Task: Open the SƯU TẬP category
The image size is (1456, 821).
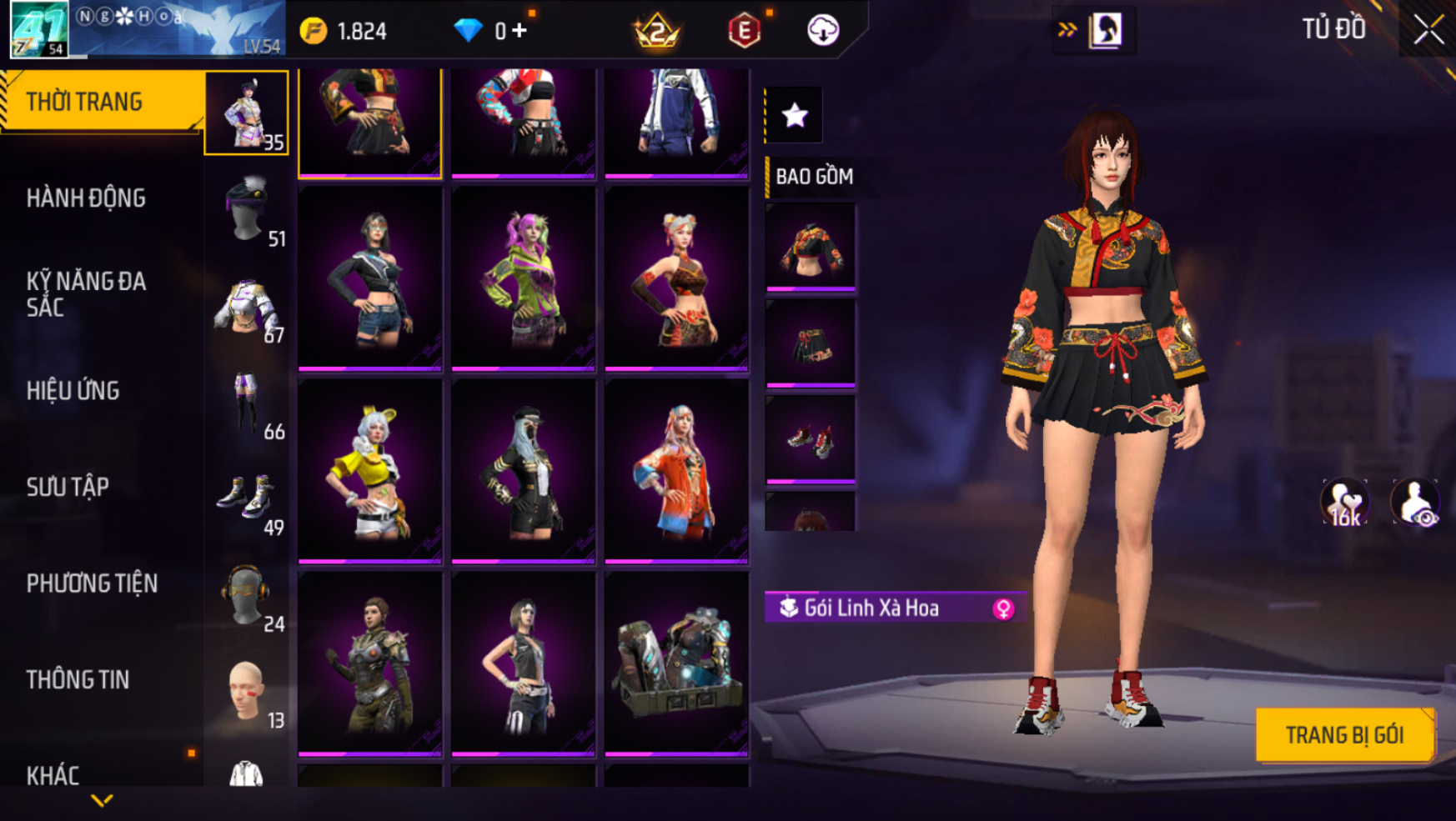Action: point(68,487)
